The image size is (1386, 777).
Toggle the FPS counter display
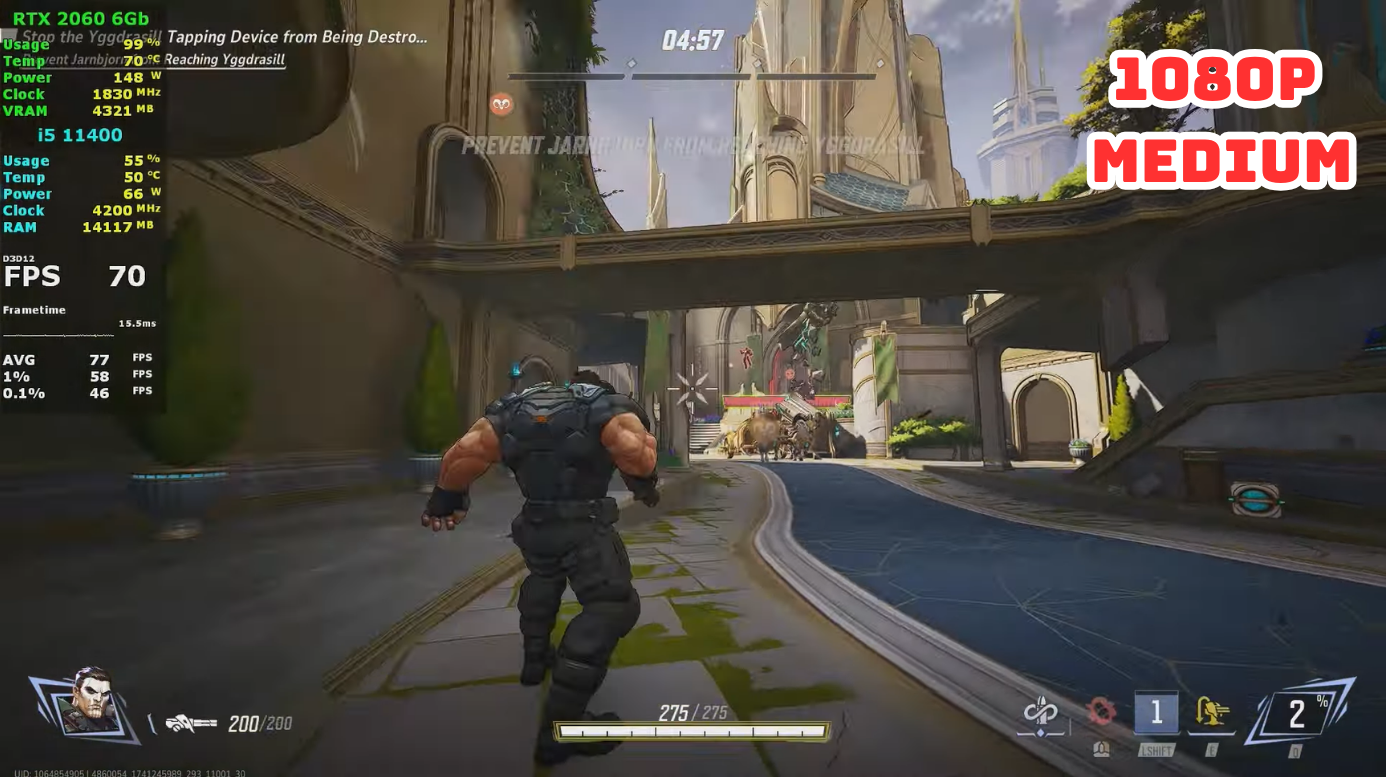tap(70, 276)
